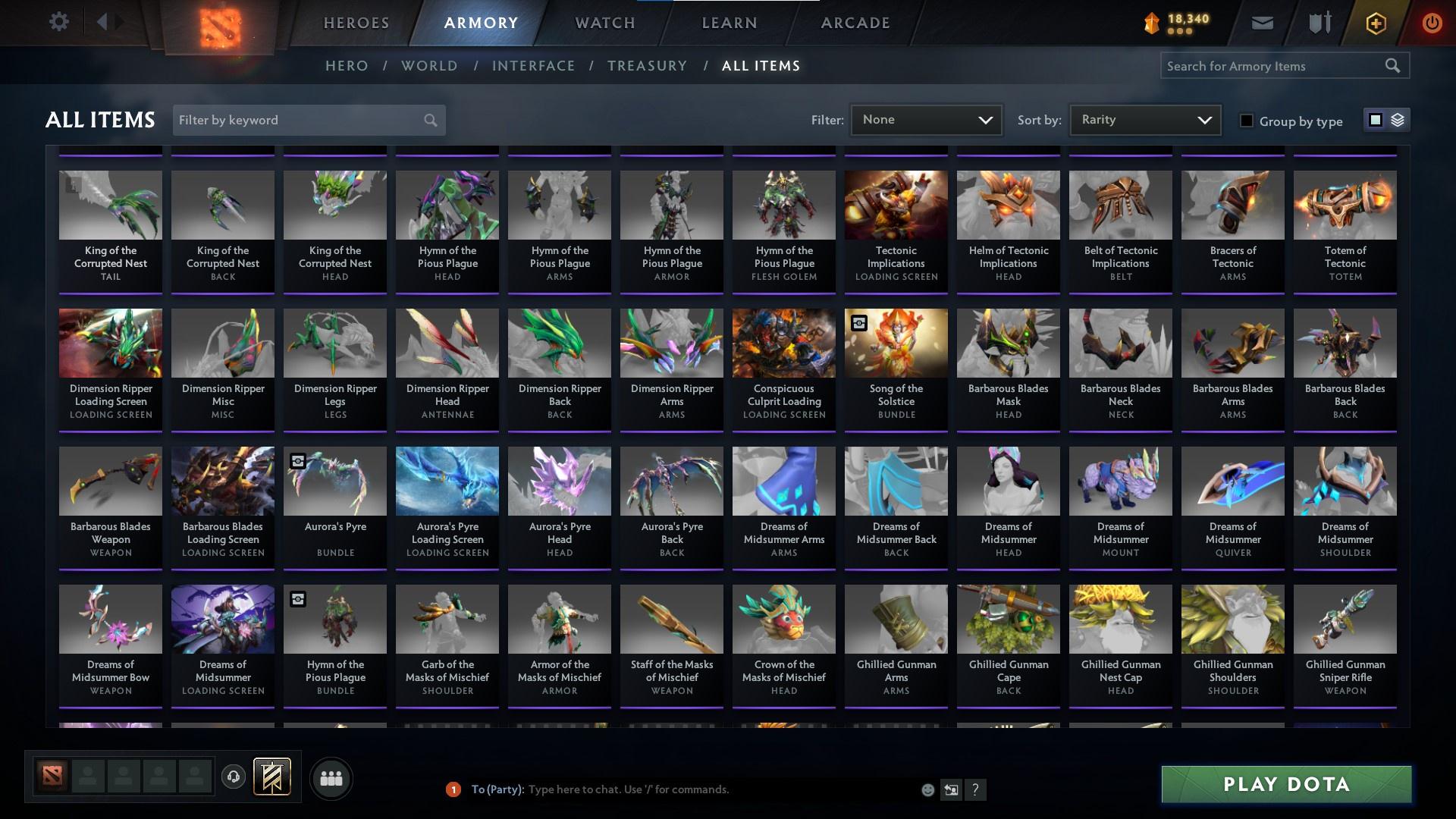
Task: Open notifications via the envelope icon
Action: (x=1262, y=23)
